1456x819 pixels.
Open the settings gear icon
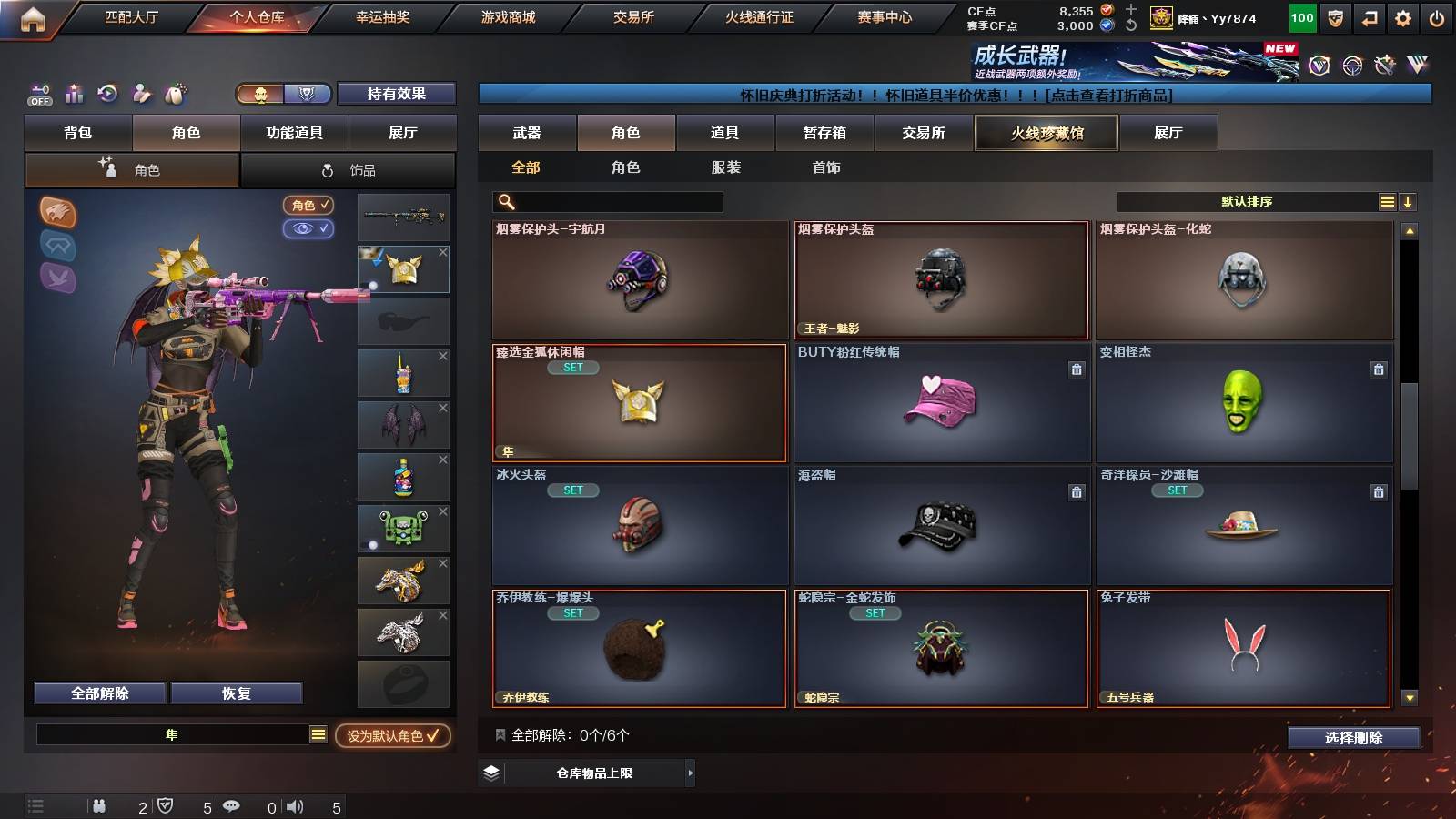tap(1404, 15)
